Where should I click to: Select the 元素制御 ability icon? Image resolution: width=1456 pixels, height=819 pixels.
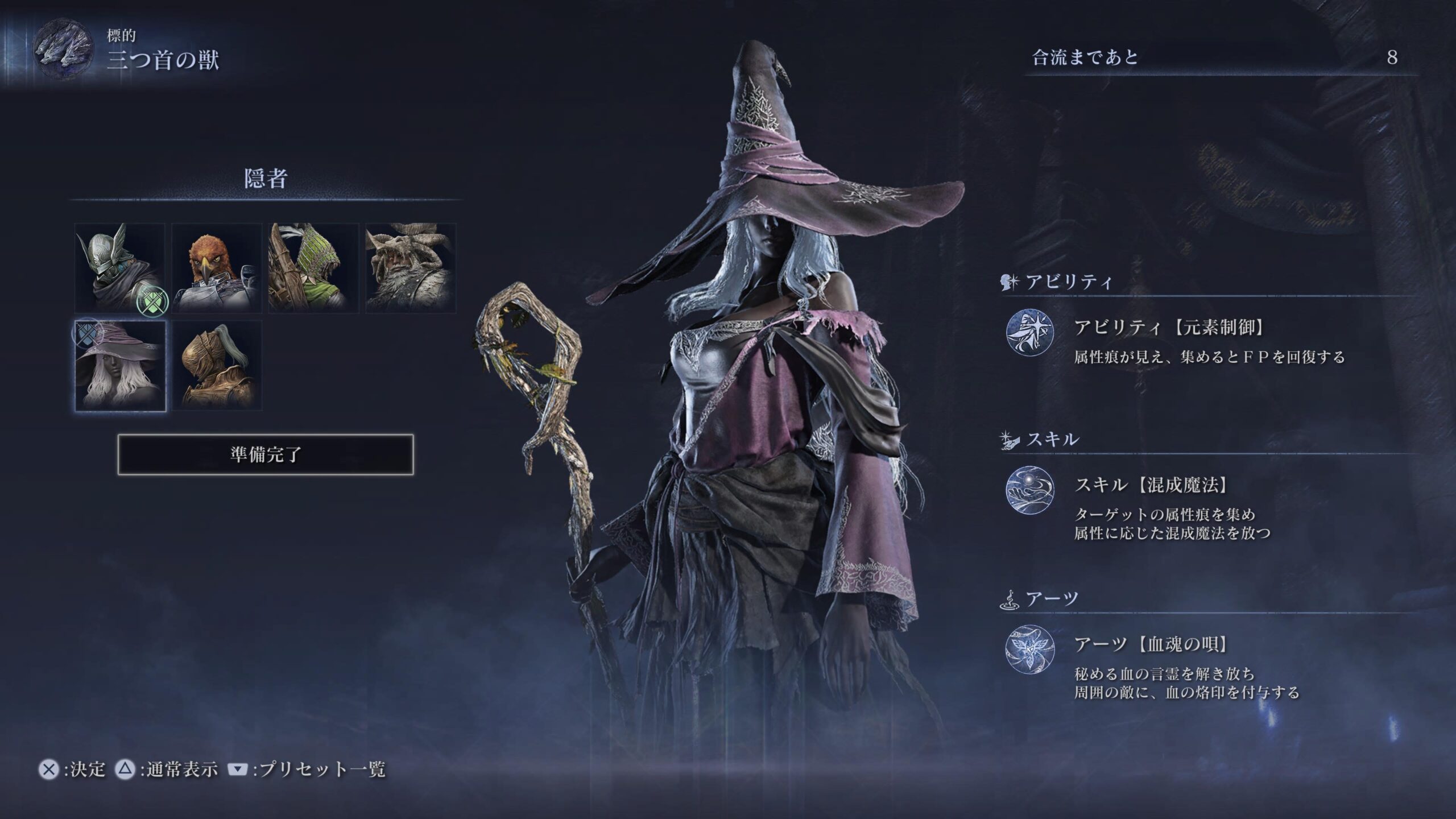point(1030,334)
